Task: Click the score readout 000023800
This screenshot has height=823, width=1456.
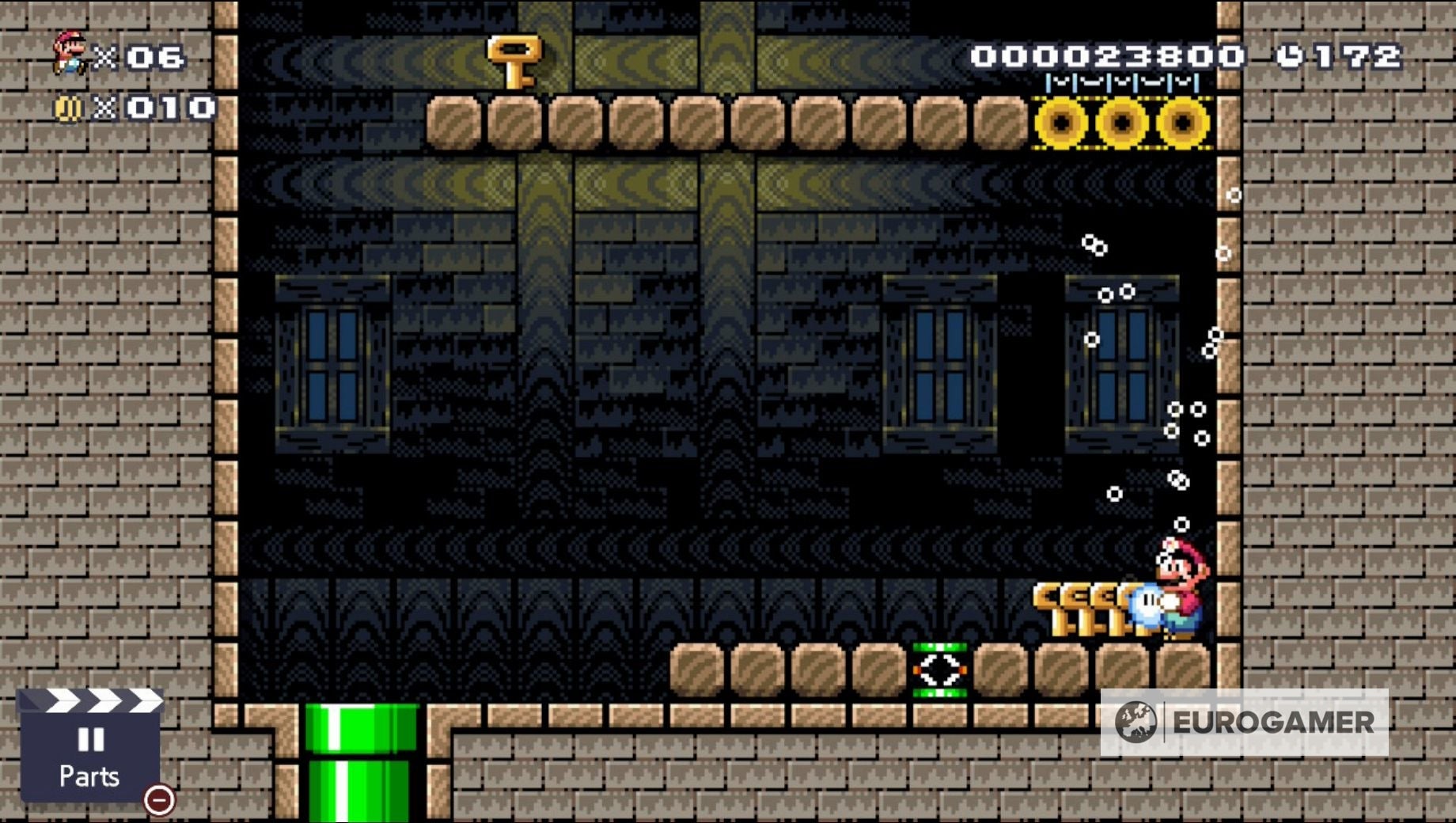Action: coord(1105,55)
